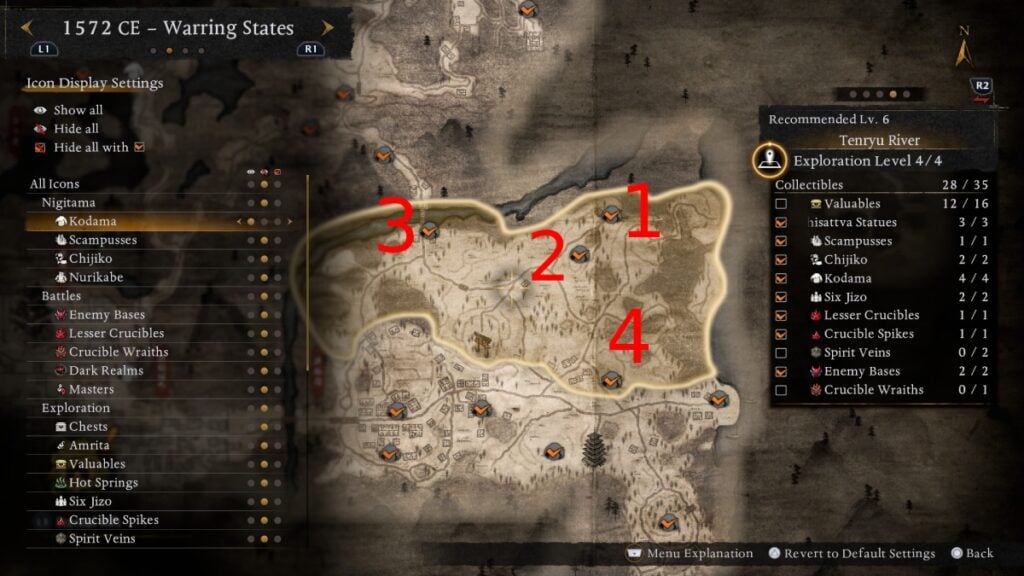Select Crucible Wraiths in icon list
Viewport: 1024px width, 576px height.
click(118, 352)
